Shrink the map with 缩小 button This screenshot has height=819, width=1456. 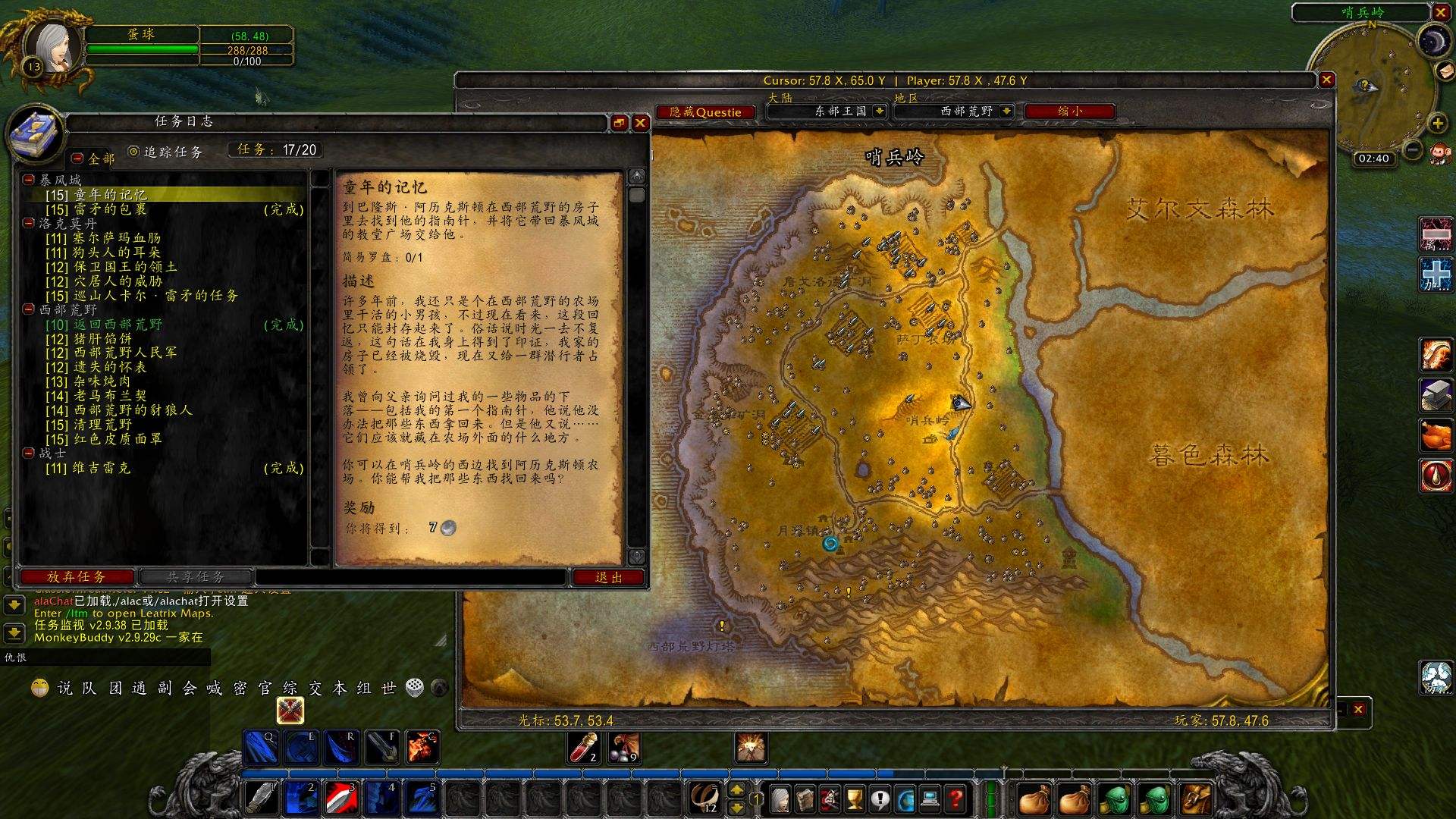click(1069, 111)
